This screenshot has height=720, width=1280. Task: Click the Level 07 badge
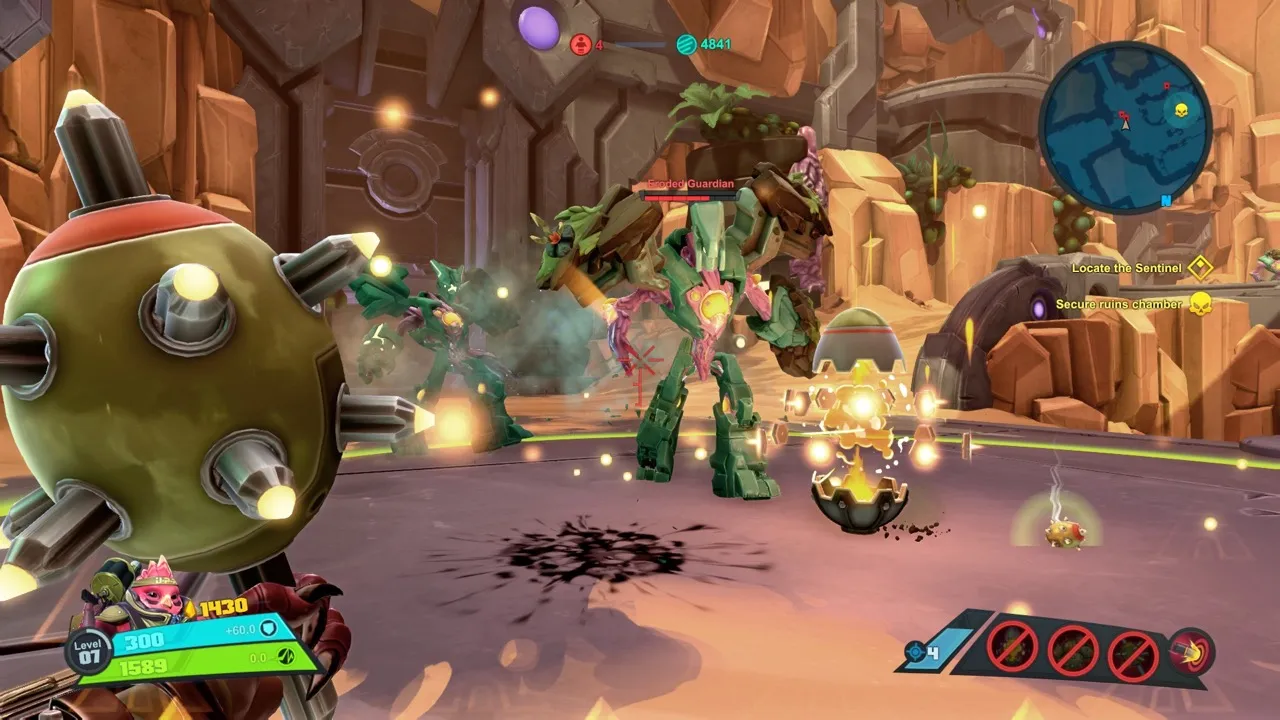click(88, 651)
